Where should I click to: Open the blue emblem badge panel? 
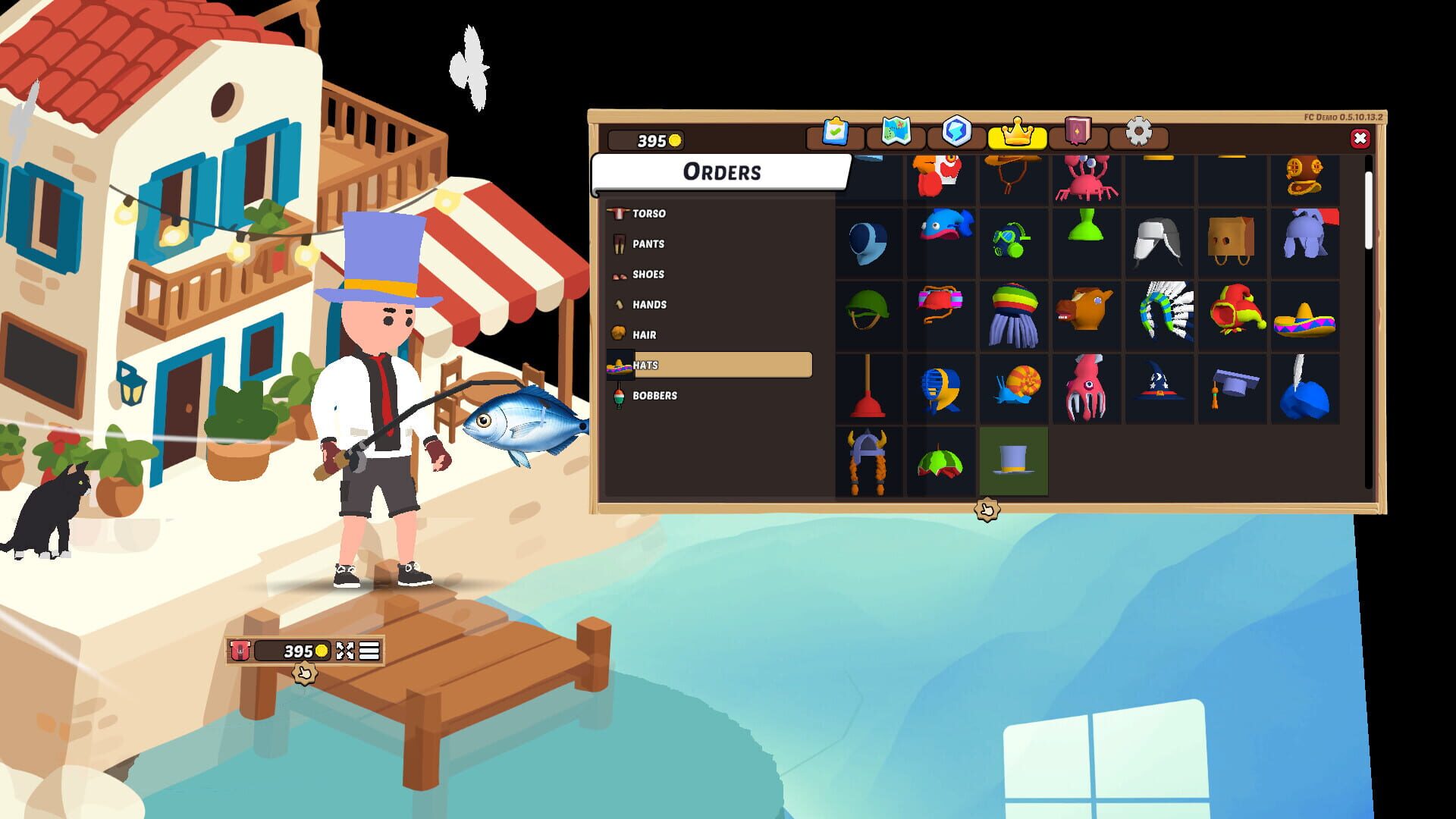click(957, 133)
